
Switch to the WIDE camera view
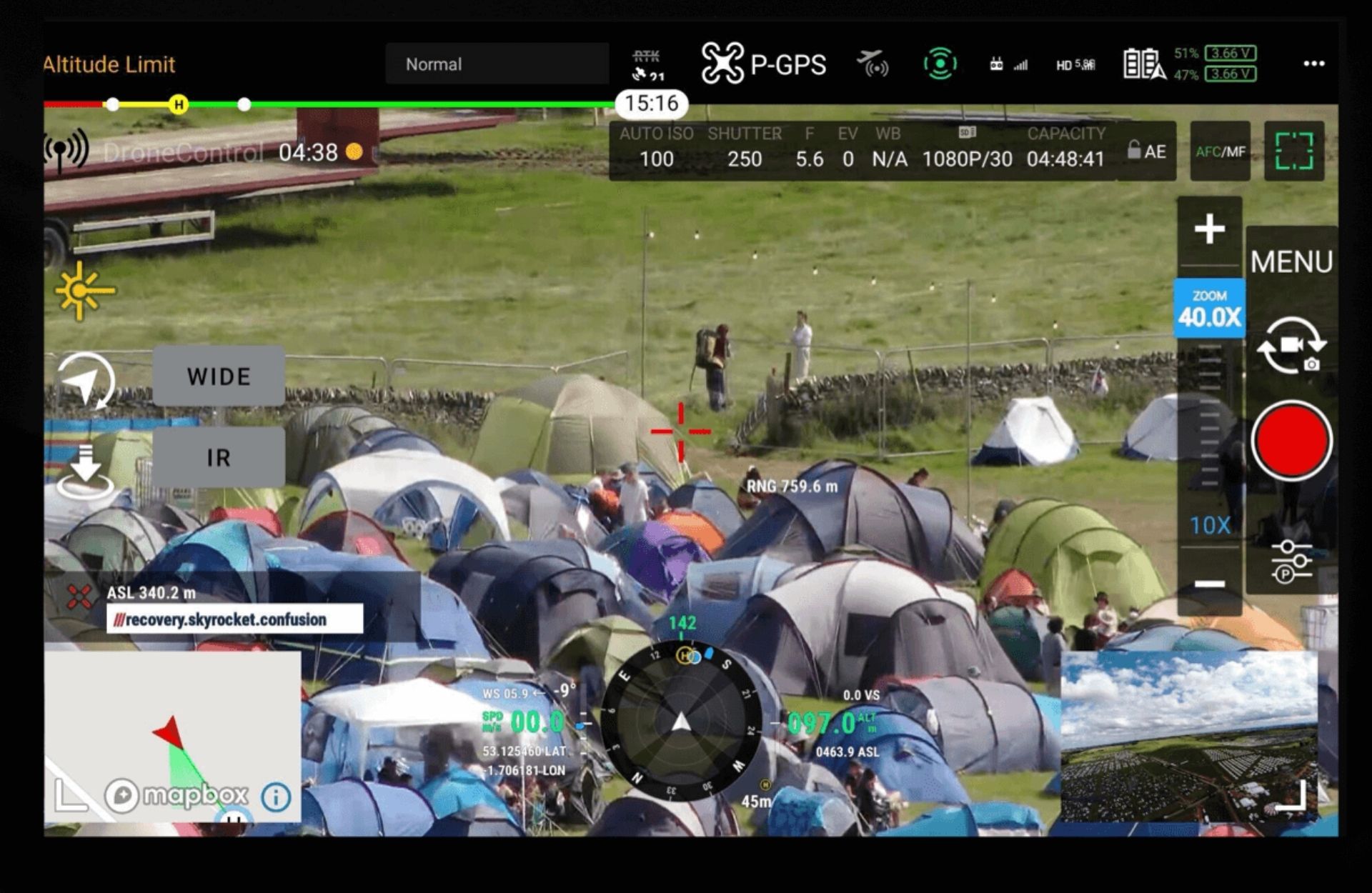tap(219, 376)
